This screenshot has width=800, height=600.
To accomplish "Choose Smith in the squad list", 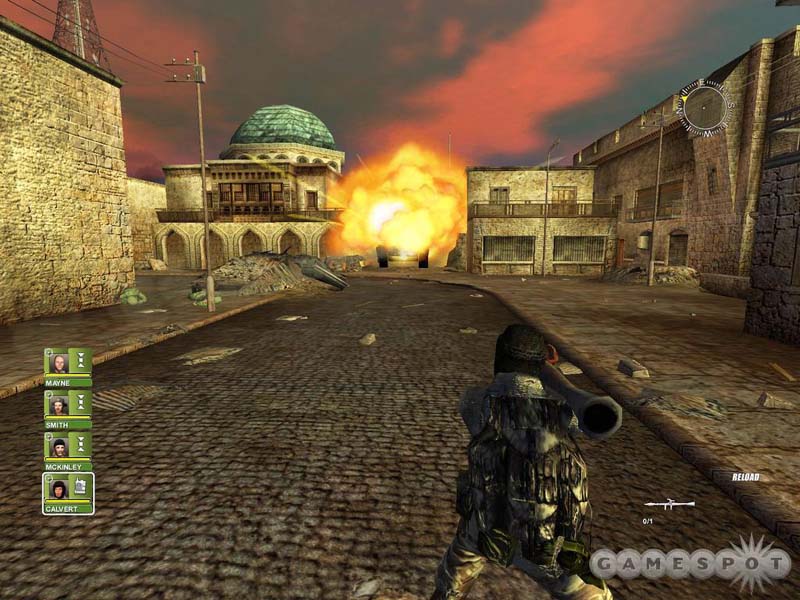I will click(x=59, y=404).
